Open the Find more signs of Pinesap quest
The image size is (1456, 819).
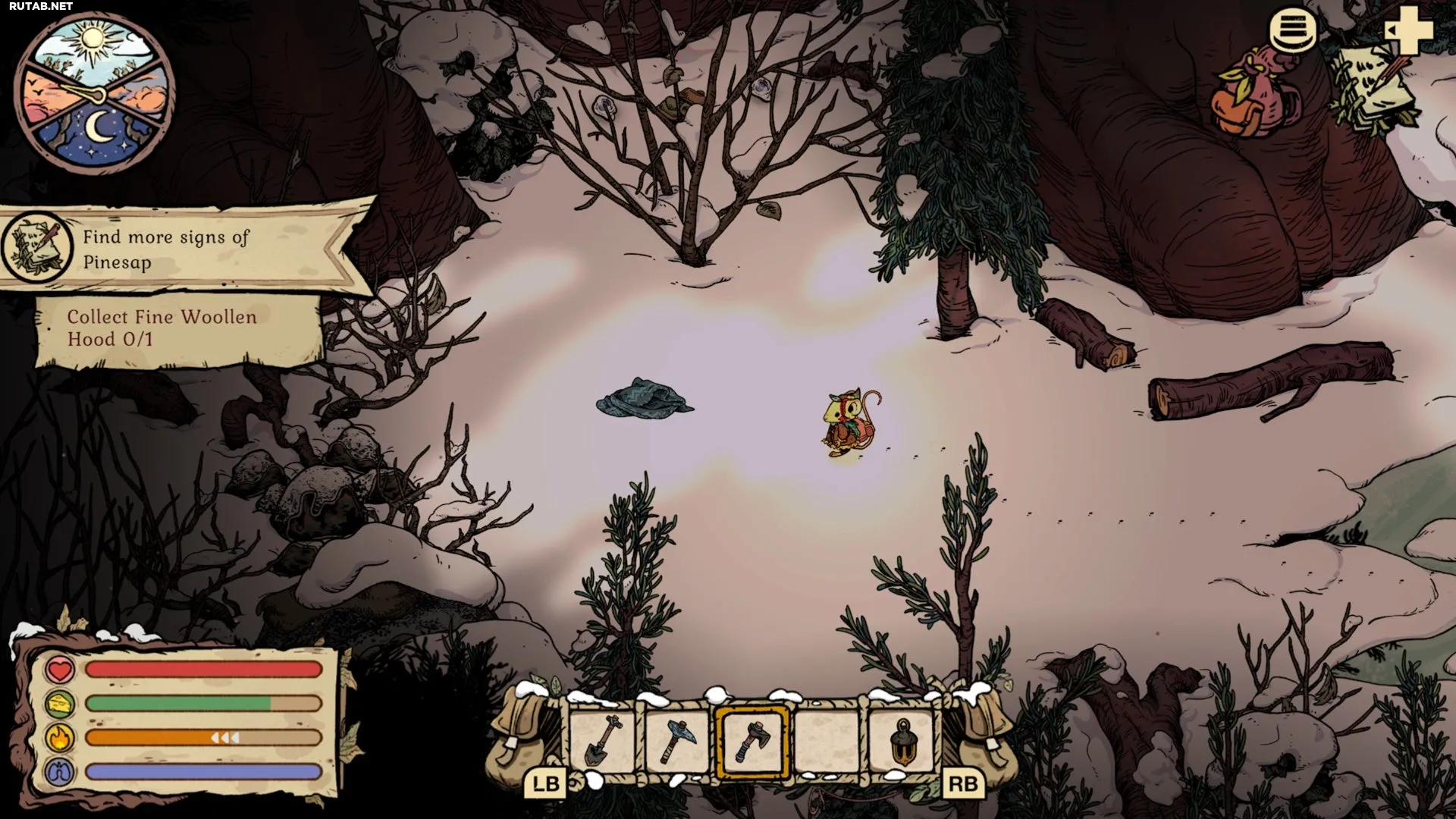pyautogui.click(x=167, y=249)
